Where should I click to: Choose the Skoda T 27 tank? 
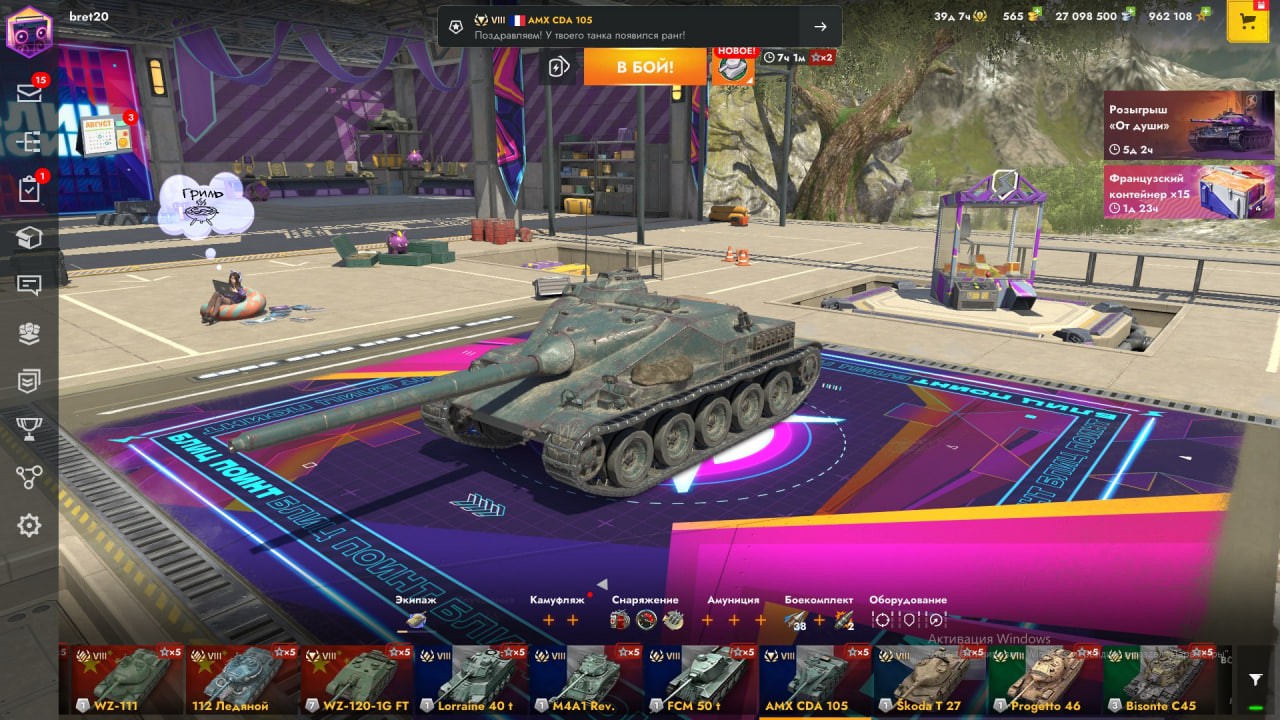pyautogui.click(x=928, y=678)
